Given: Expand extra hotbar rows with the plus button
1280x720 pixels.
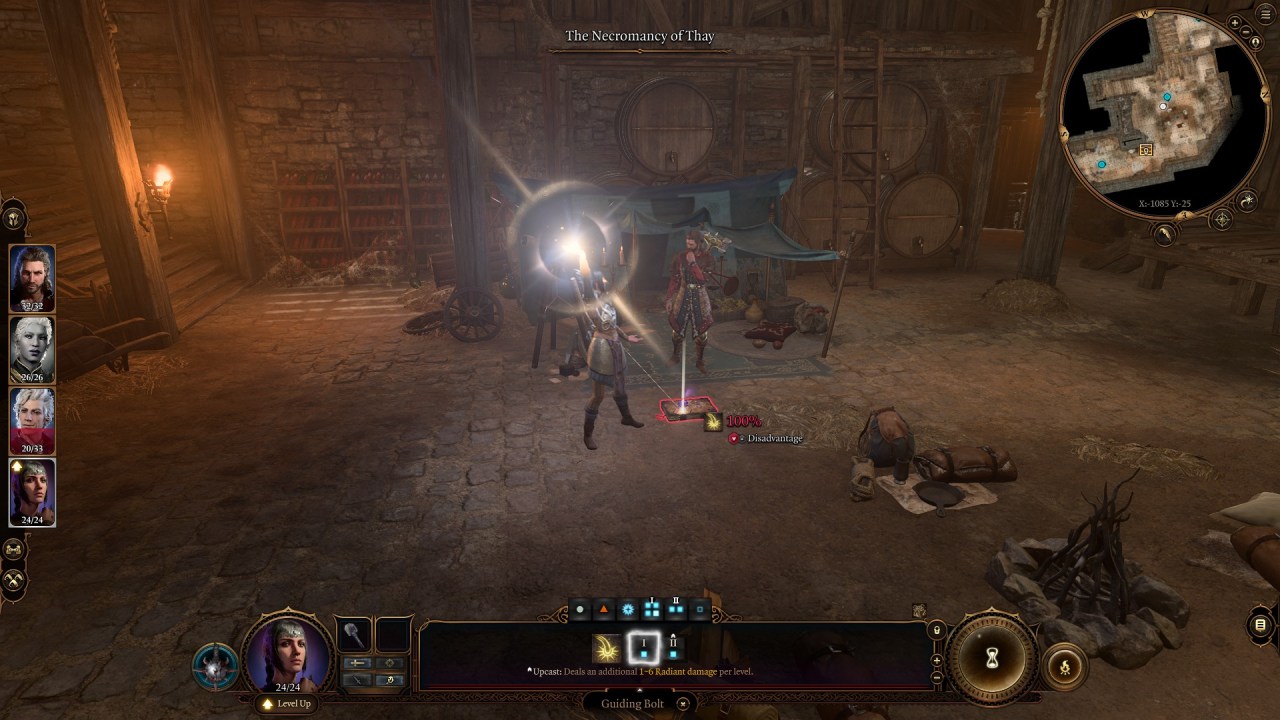Looking at the screenshot, I should click(936, 660).
